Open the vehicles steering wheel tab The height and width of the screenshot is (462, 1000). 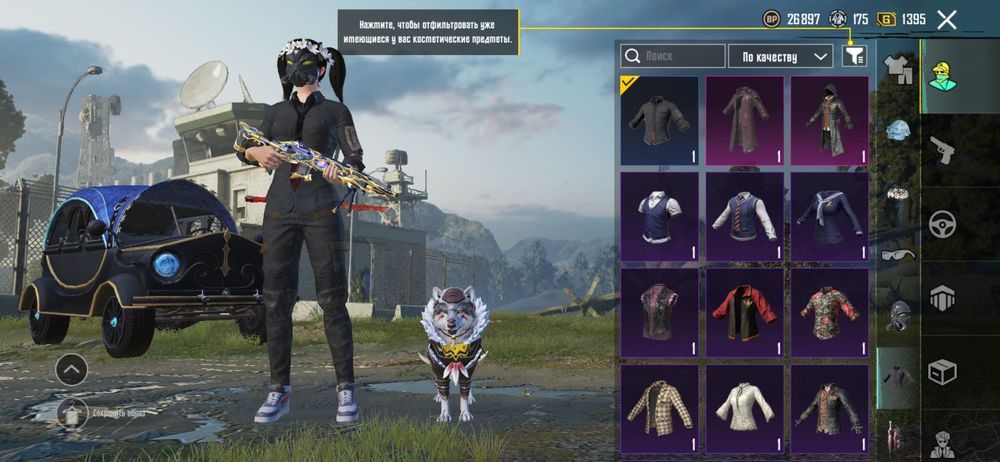942,223
